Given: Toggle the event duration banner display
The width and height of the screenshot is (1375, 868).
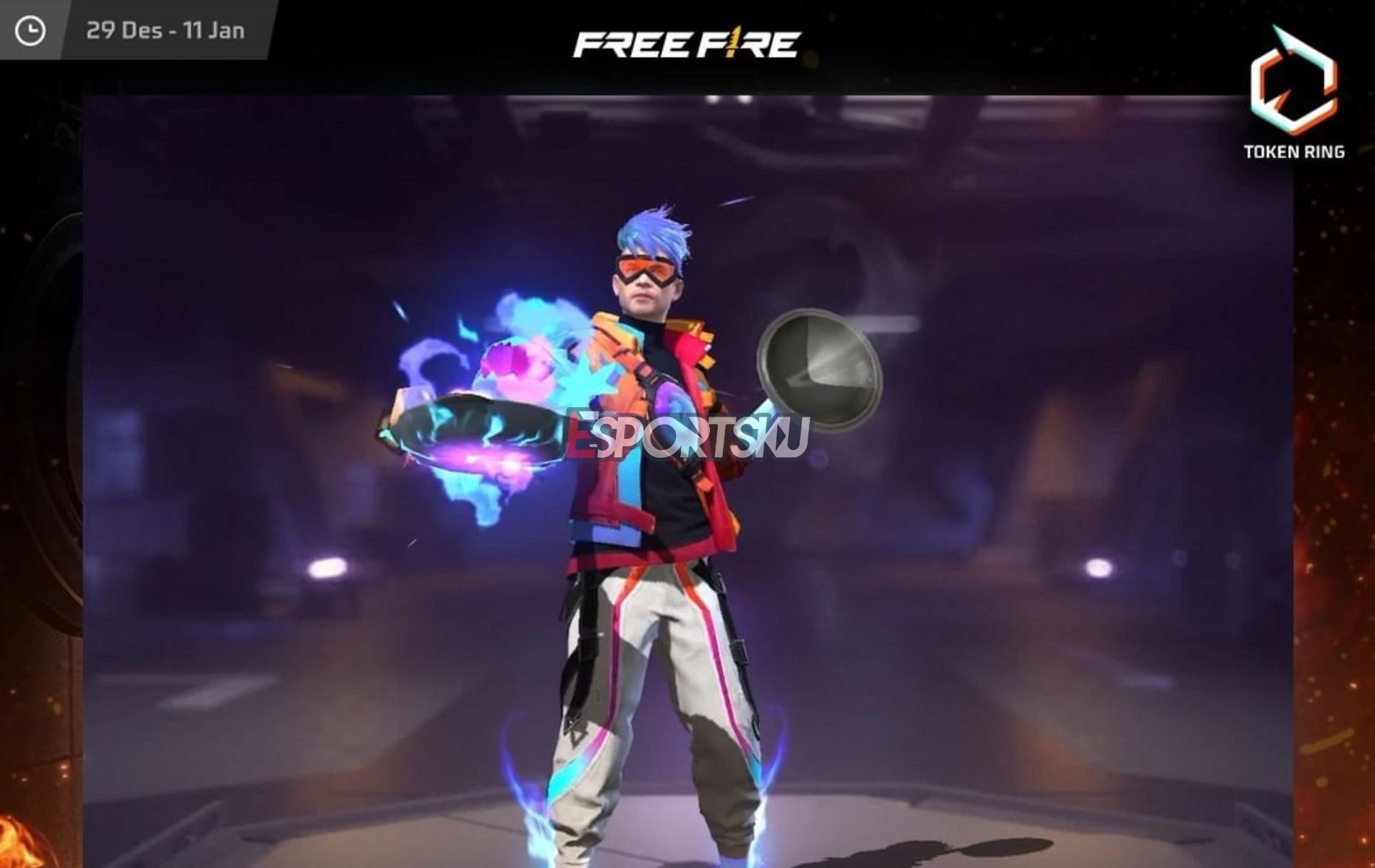Looking at the screenshot, I should point(166,29).
